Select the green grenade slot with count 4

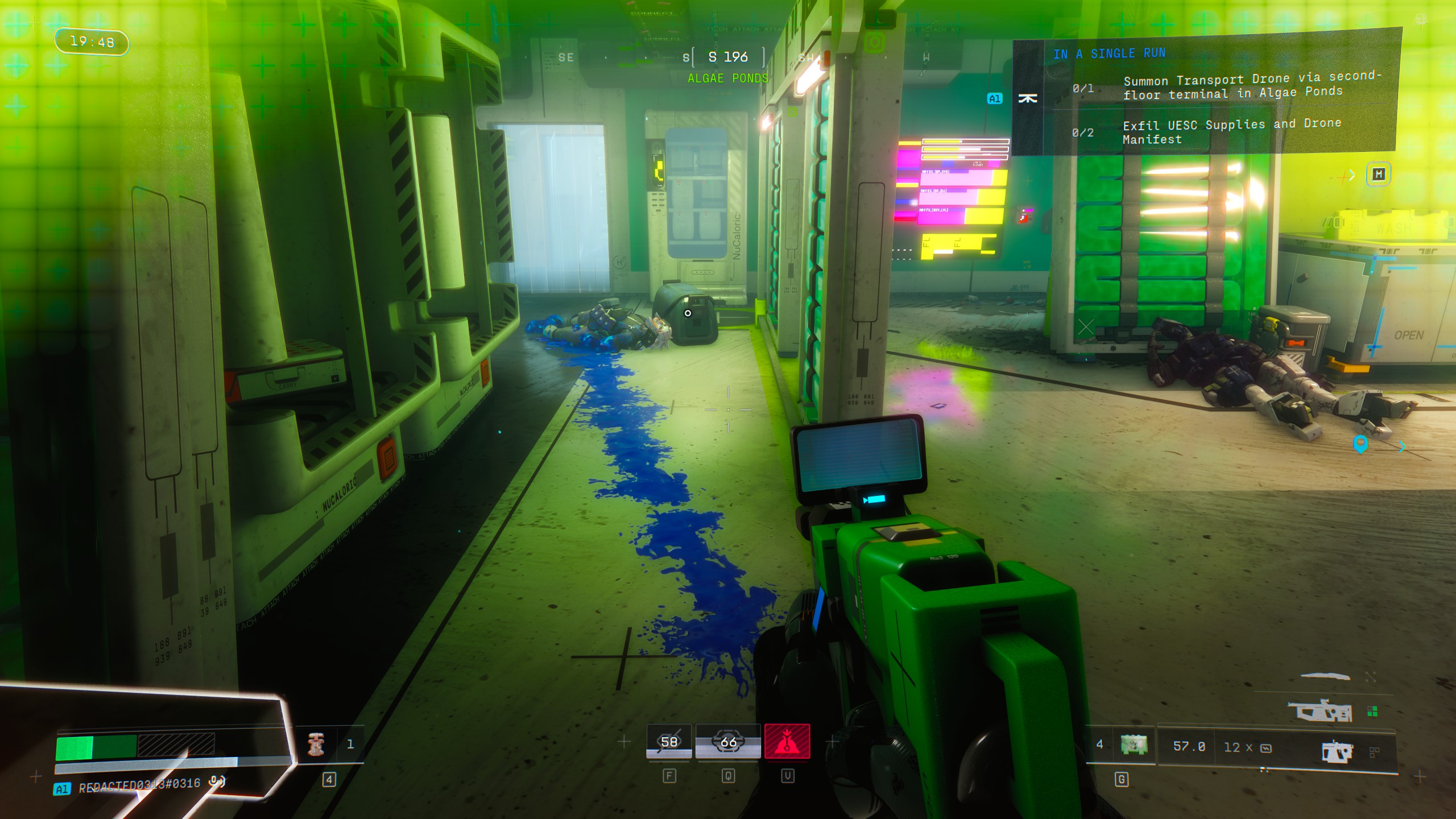pos(1133,744)
